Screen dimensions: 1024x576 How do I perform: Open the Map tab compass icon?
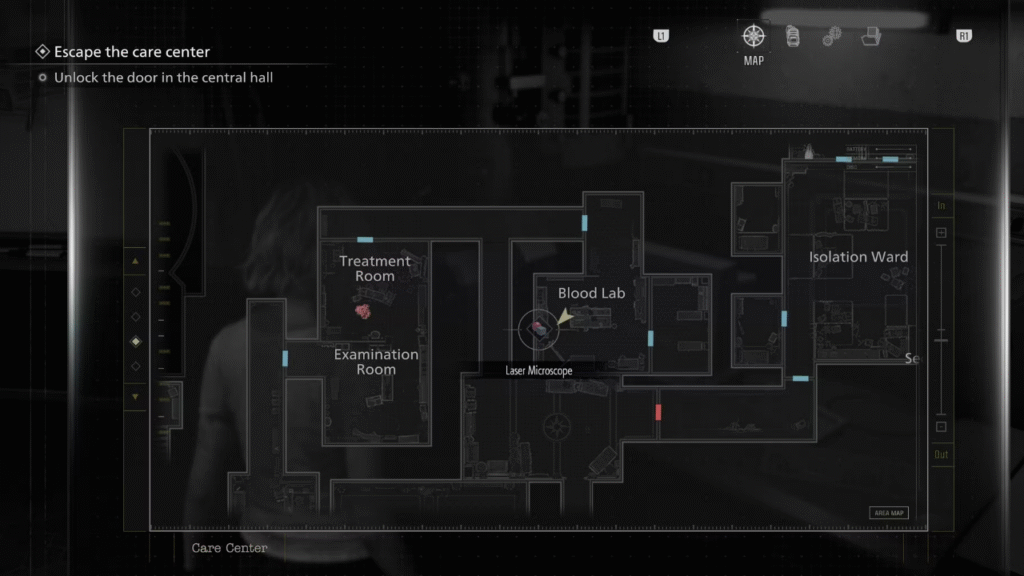pyautogui.click(x=753, y=37)
